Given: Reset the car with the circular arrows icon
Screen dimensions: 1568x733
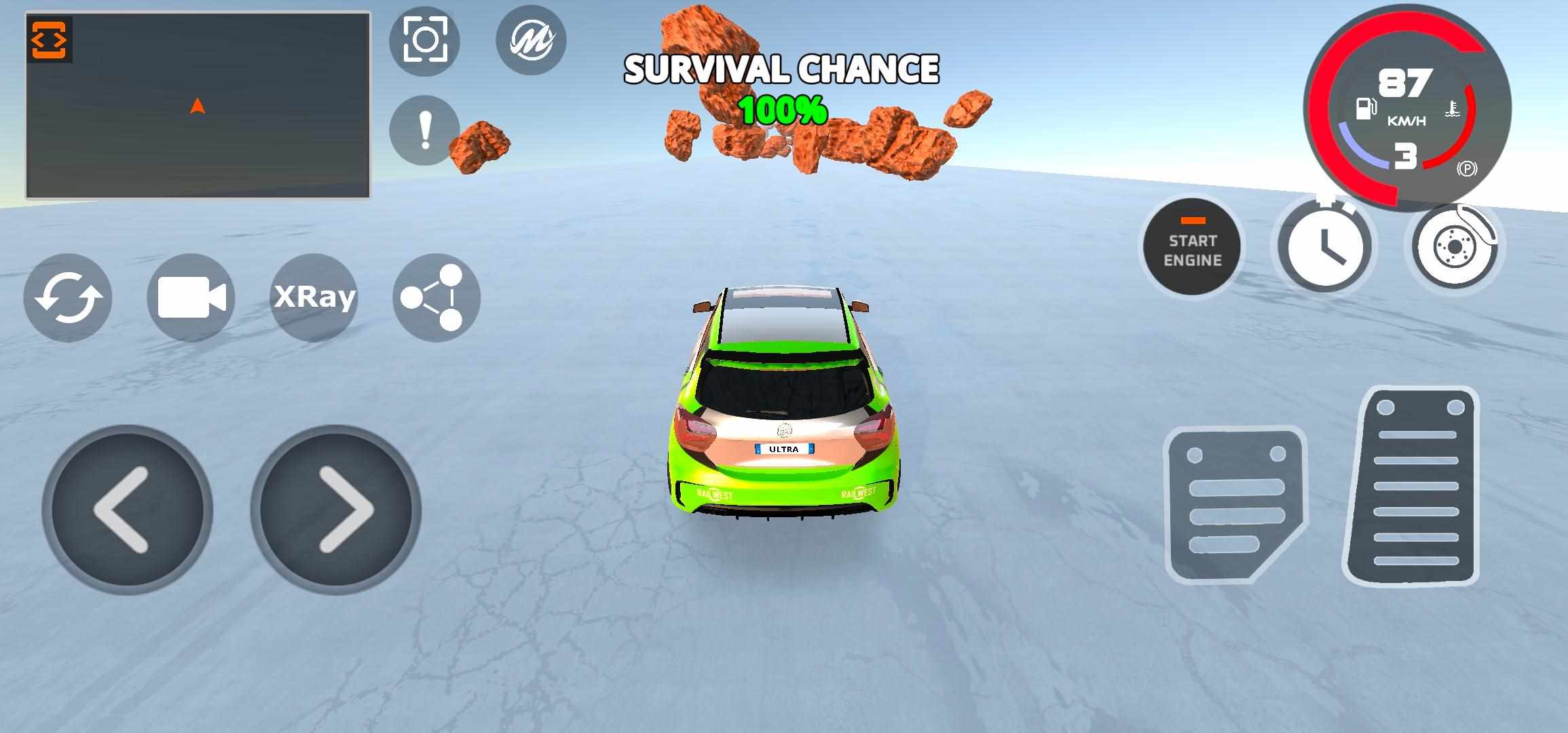Looking at the screenshot, I should coord(68,297).
